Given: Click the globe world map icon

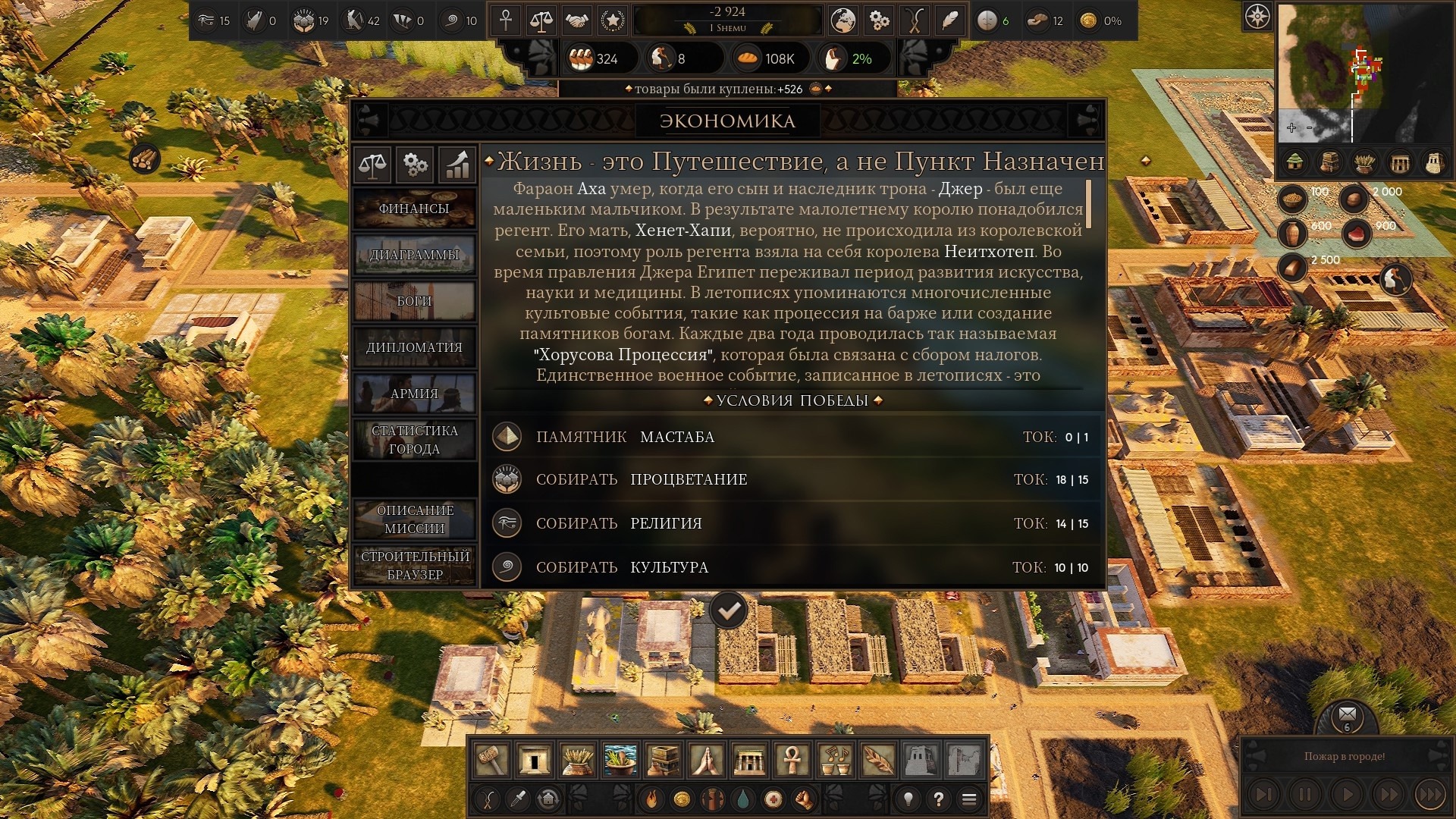Looking at the screenshot, I should click(843, 20).
